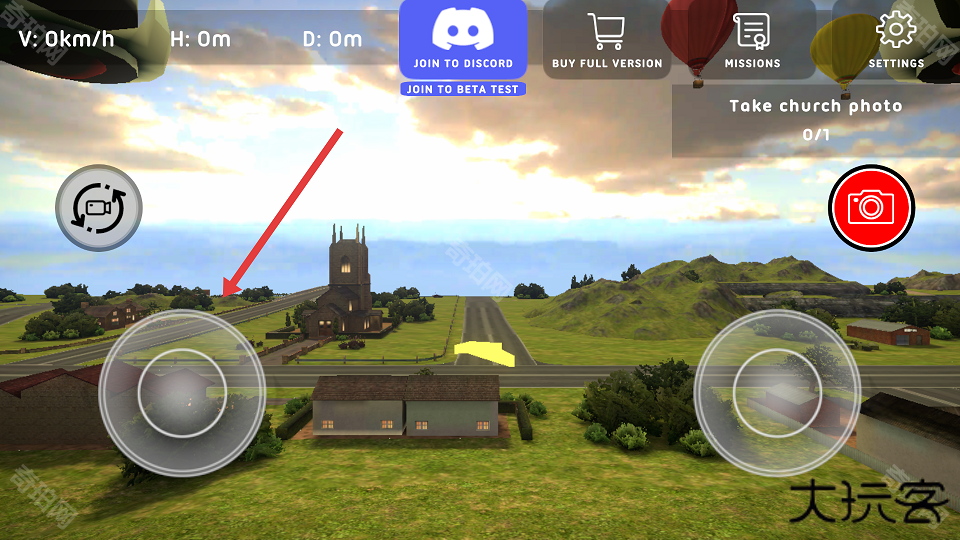Tap the red camera photo button
Viewport: 960px width, 540px height.
click(x=871, y=207)
